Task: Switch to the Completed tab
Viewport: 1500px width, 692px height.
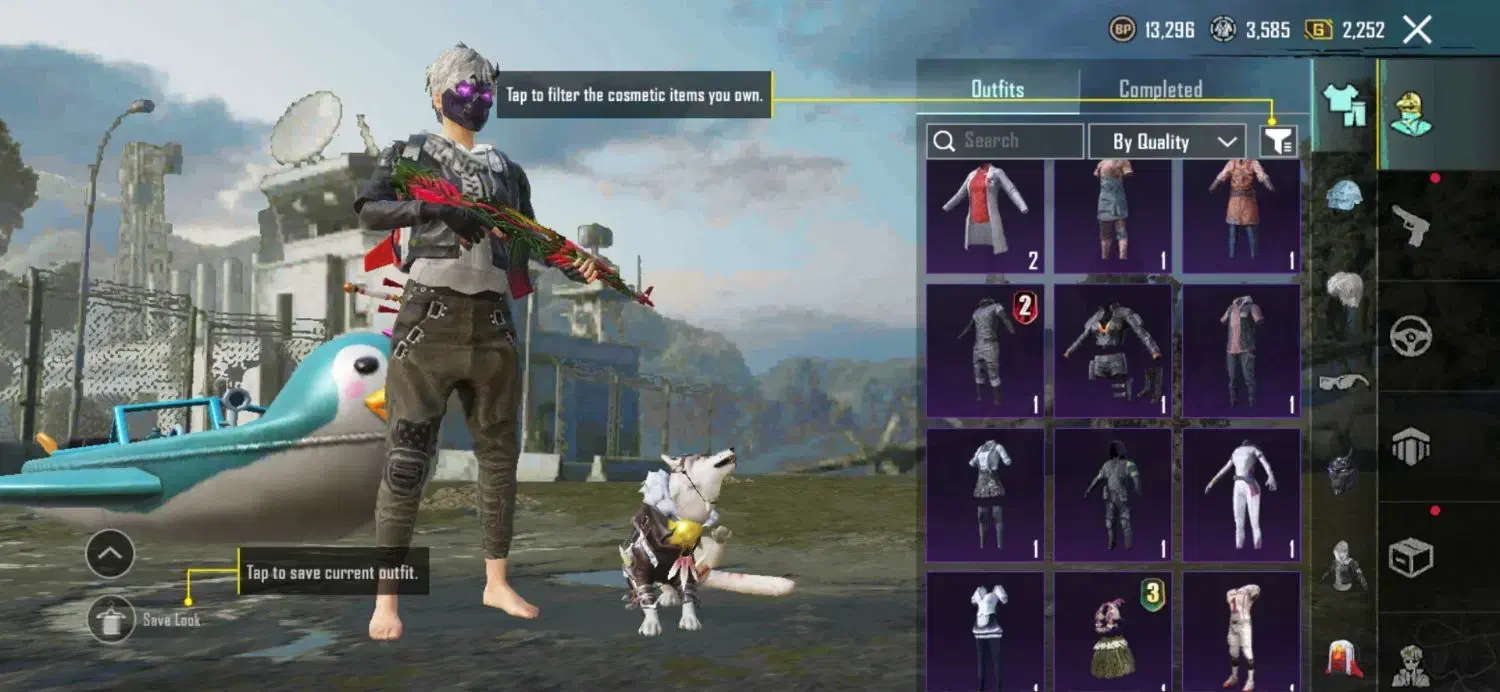Action: click(x=1160, y=90)
